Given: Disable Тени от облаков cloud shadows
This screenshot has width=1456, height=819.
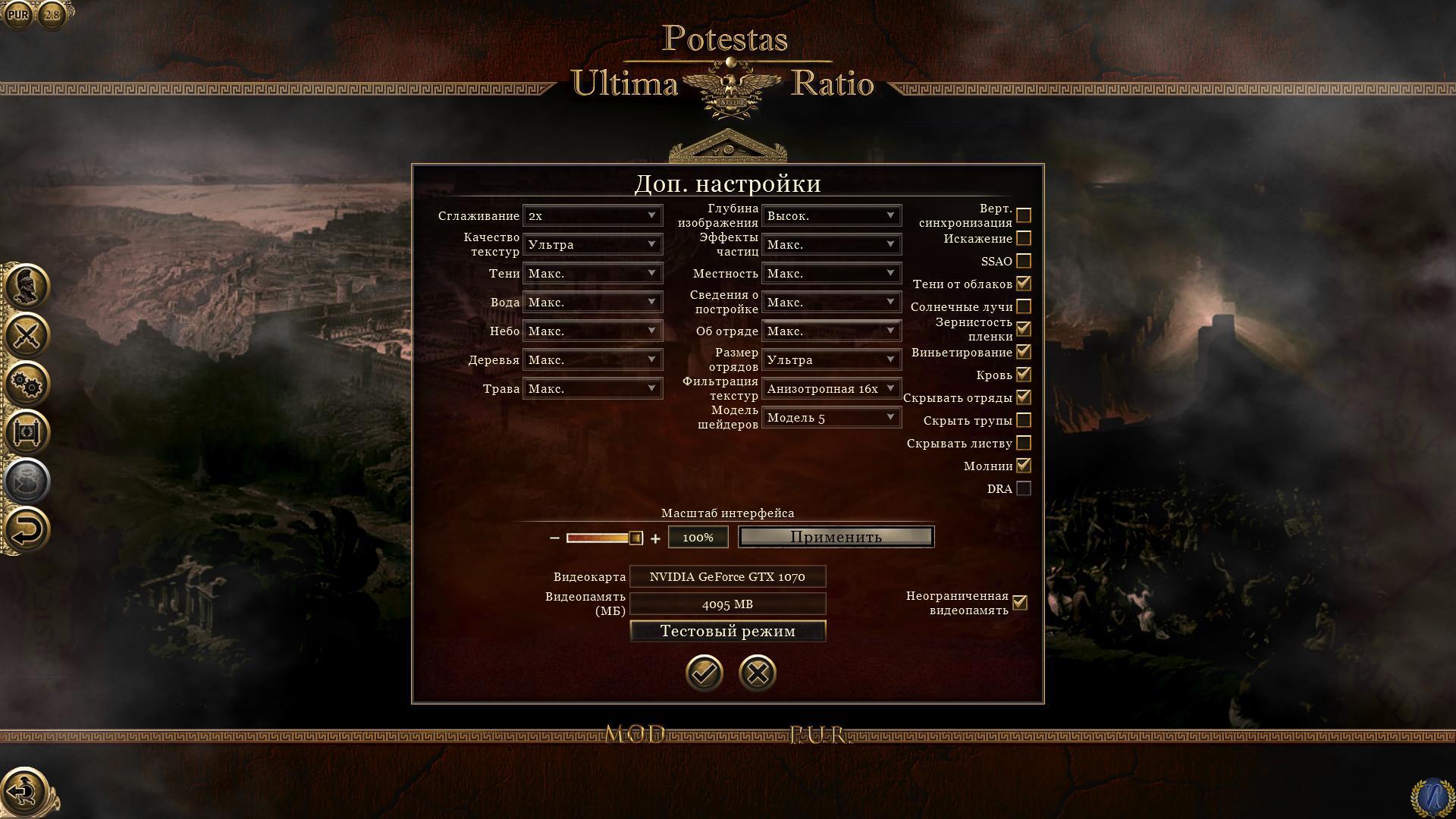Looking at the screenshot, I should 1024,284.
